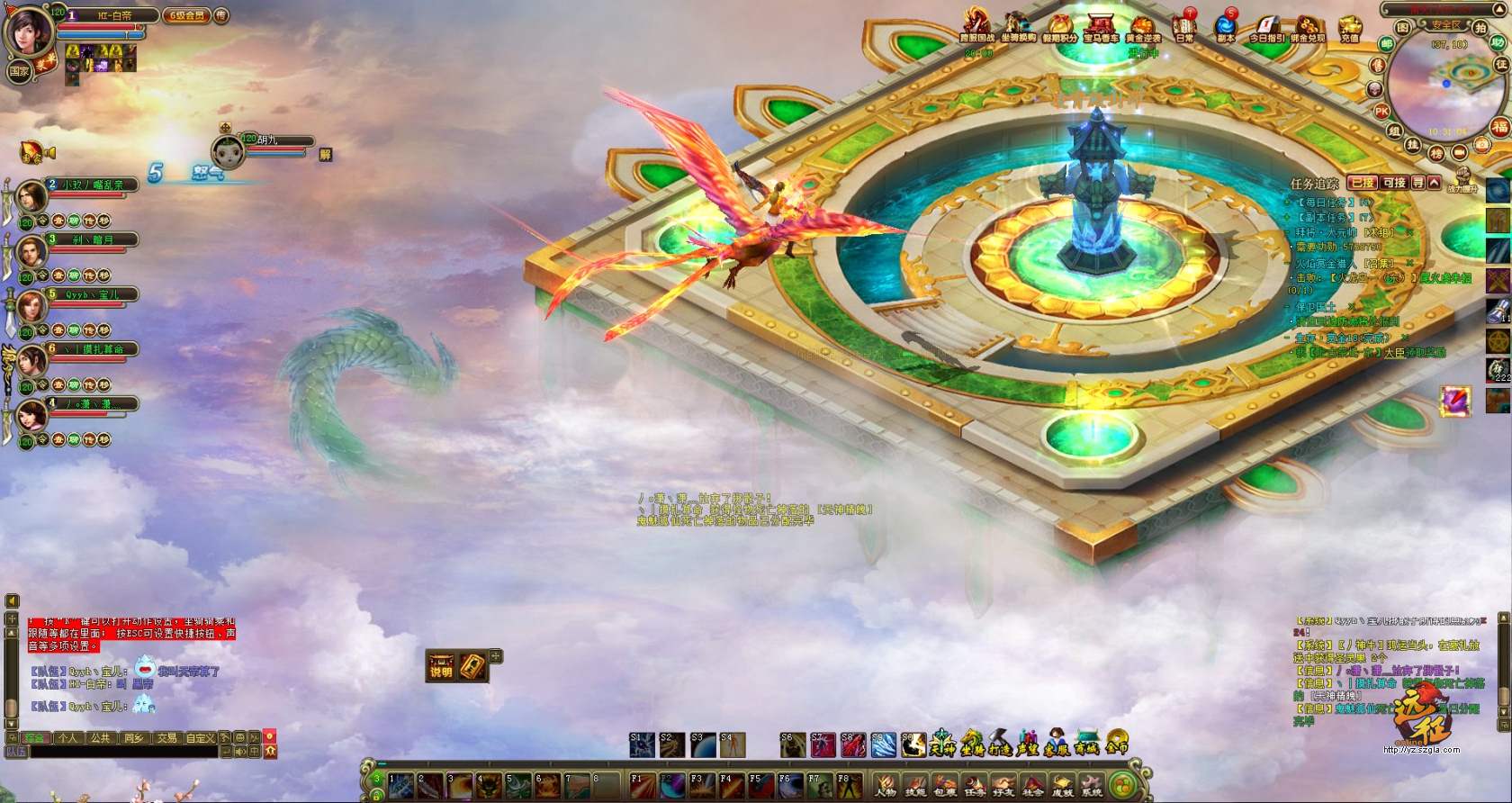Open the 技能 skills menu
This screenshot has width=1512, height=803.
click(915, 785)
